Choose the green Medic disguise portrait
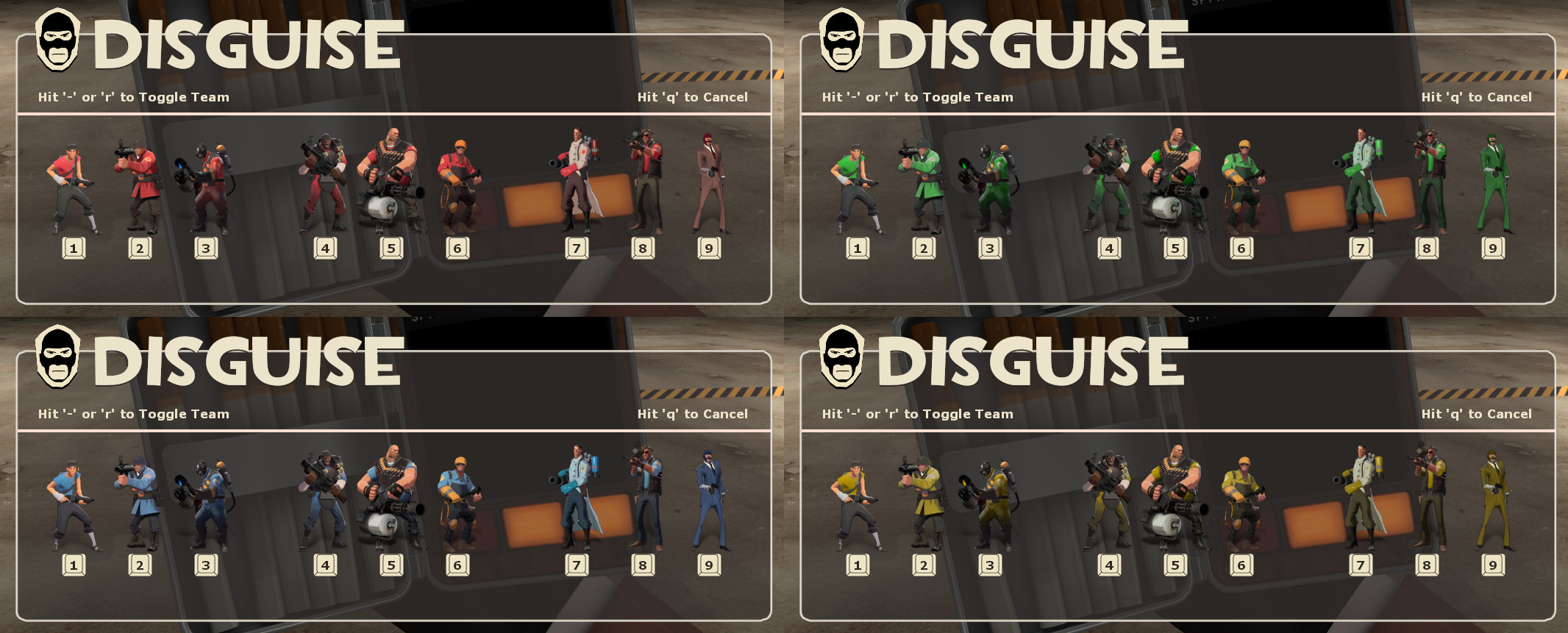Screen dimensions: 1568x633 pos(1362,180)
